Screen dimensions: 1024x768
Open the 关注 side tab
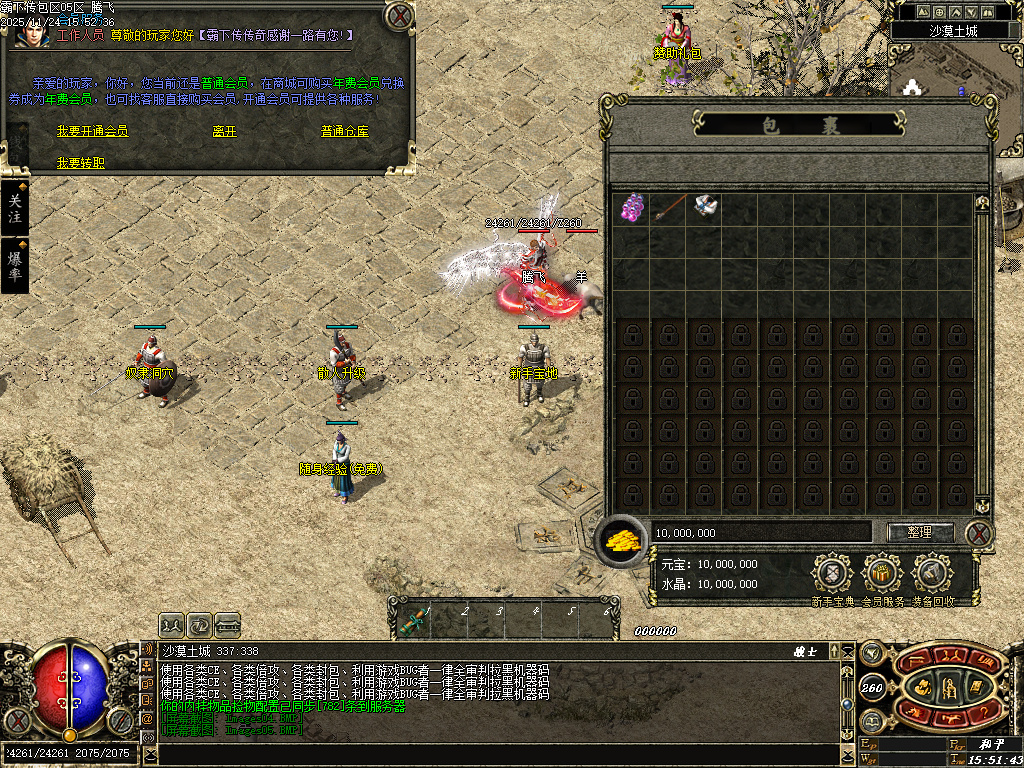[14, 208]
